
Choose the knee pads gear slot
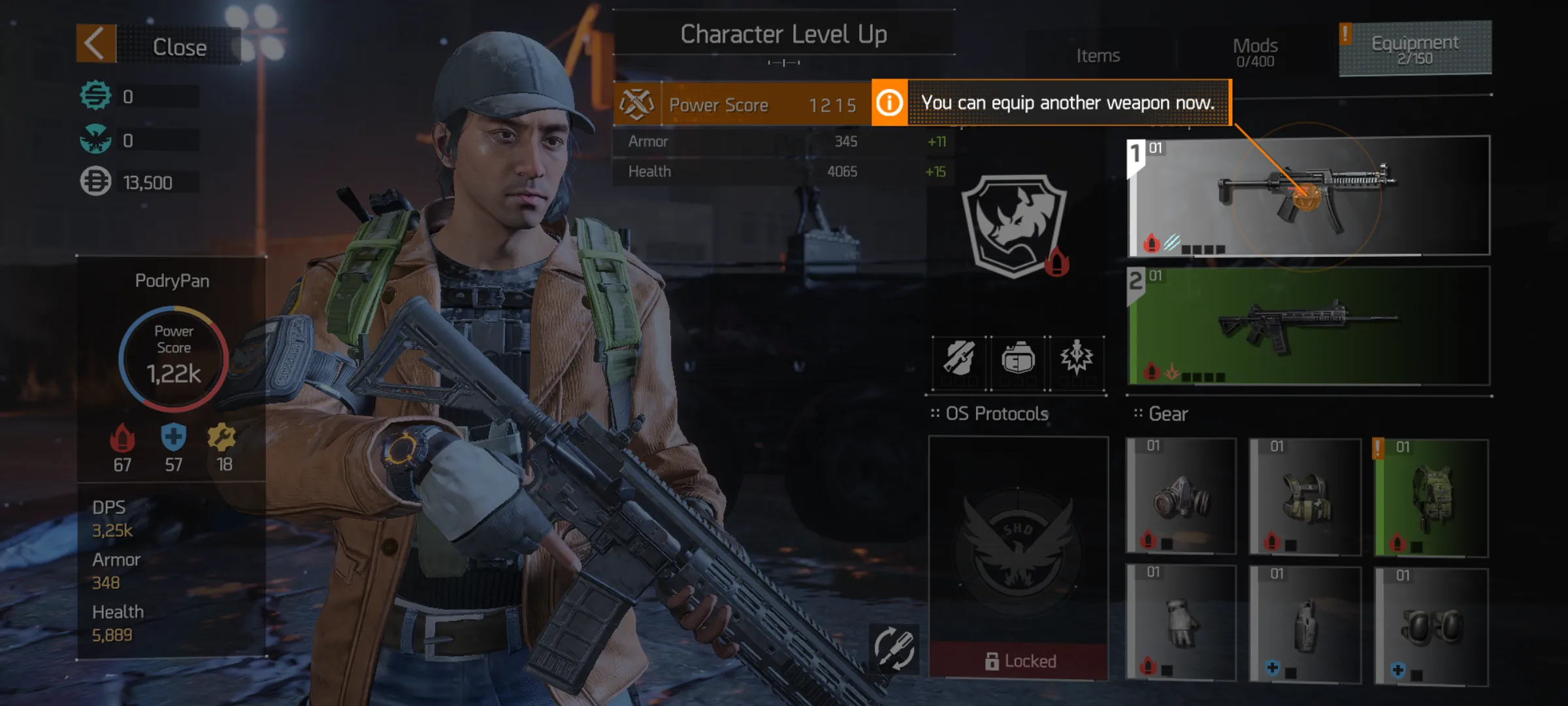(1431, 626)
